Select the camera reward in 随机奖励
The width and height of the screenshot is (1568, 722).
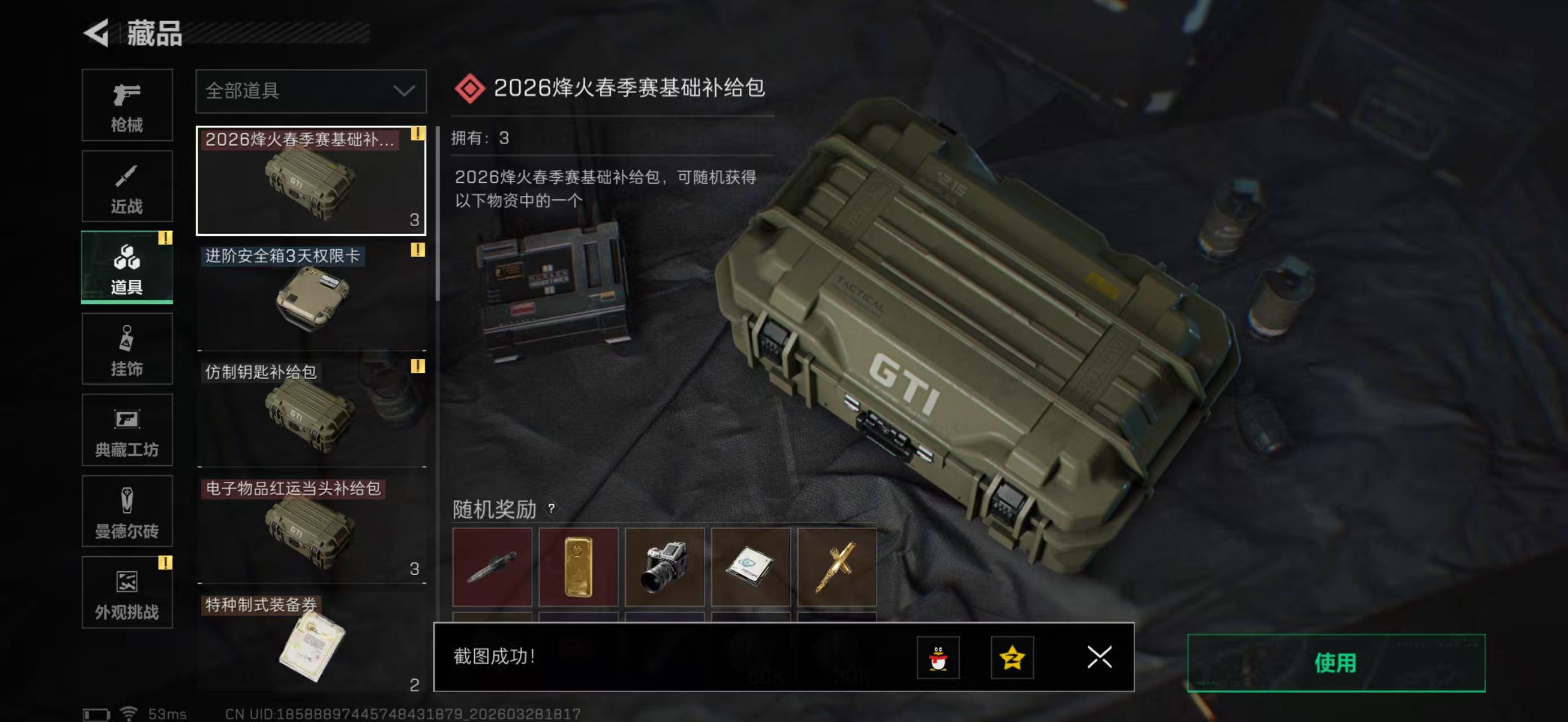[x=665, y=566]
